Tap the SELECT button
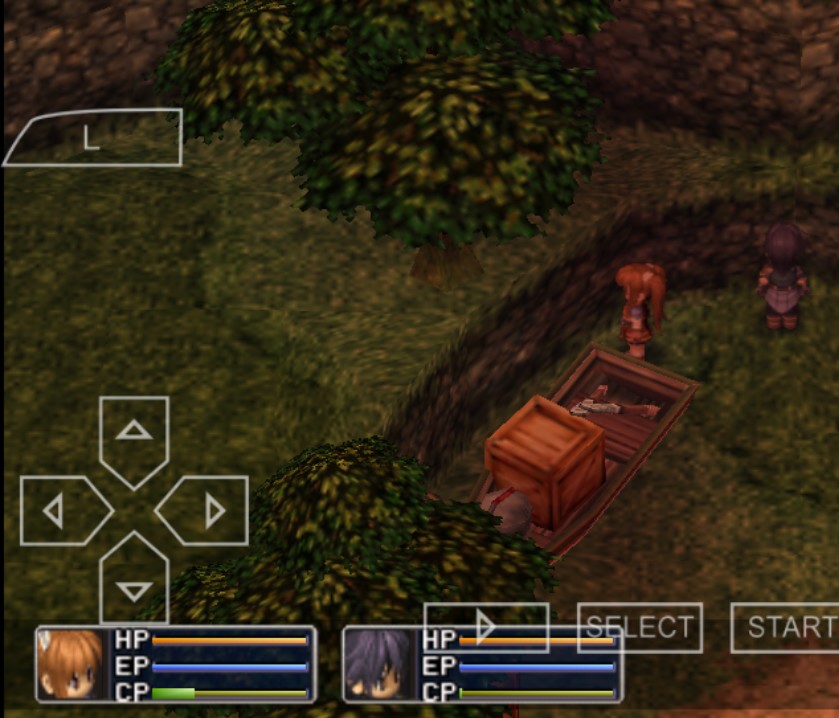This screenshot has width=839, height=718. (x=640, y=627)
